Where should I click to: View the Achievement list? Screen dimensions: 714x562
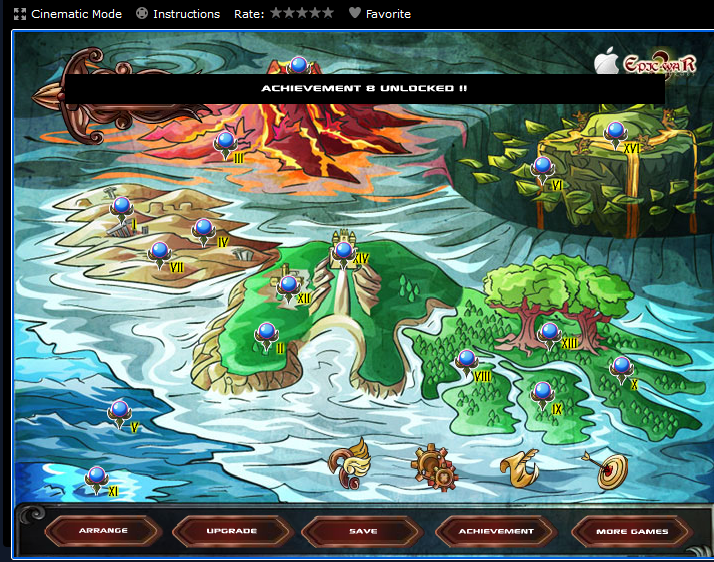click(497, 531)
